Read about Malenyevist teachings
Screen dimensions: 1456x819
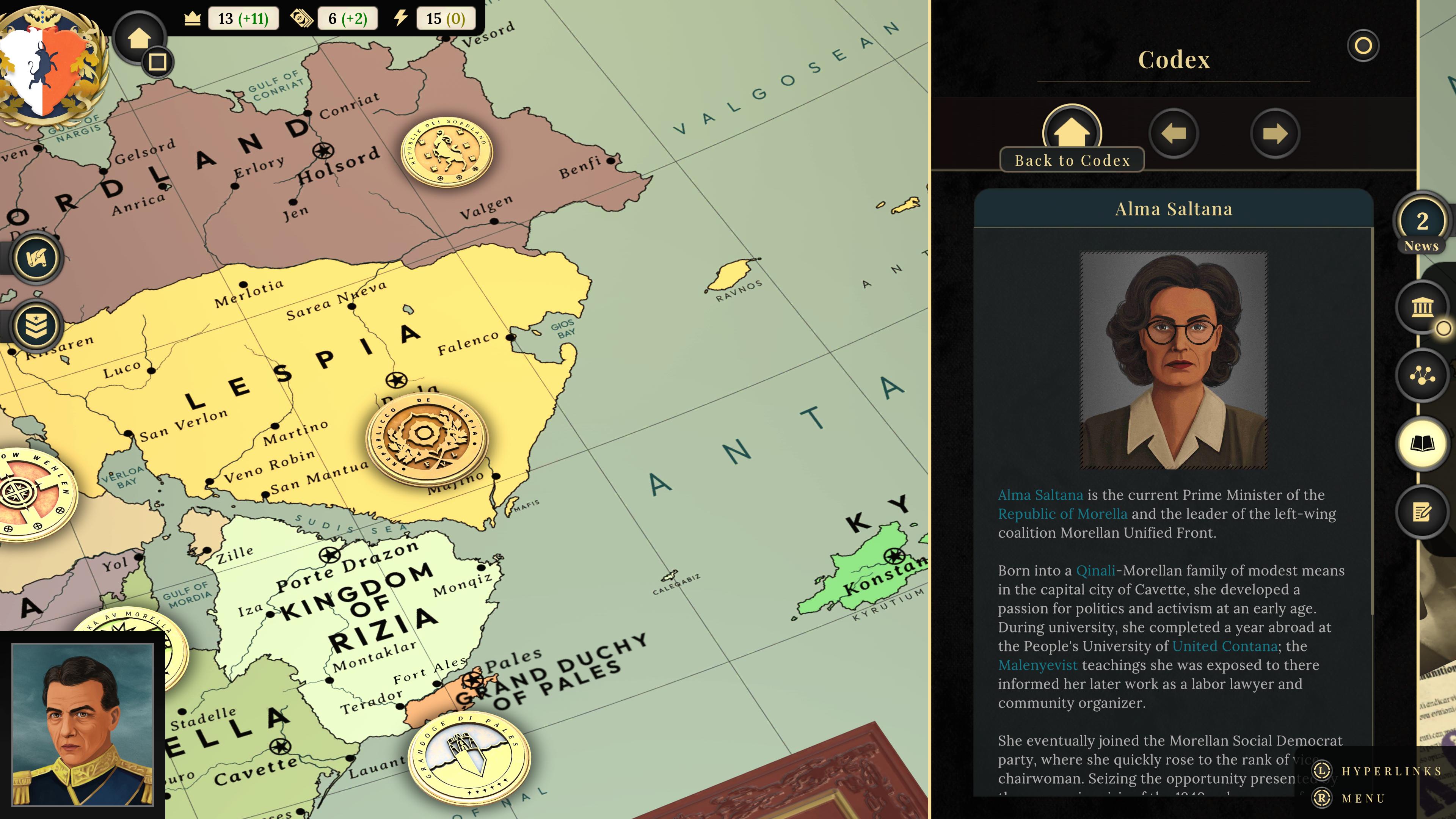click(1037, 665)
